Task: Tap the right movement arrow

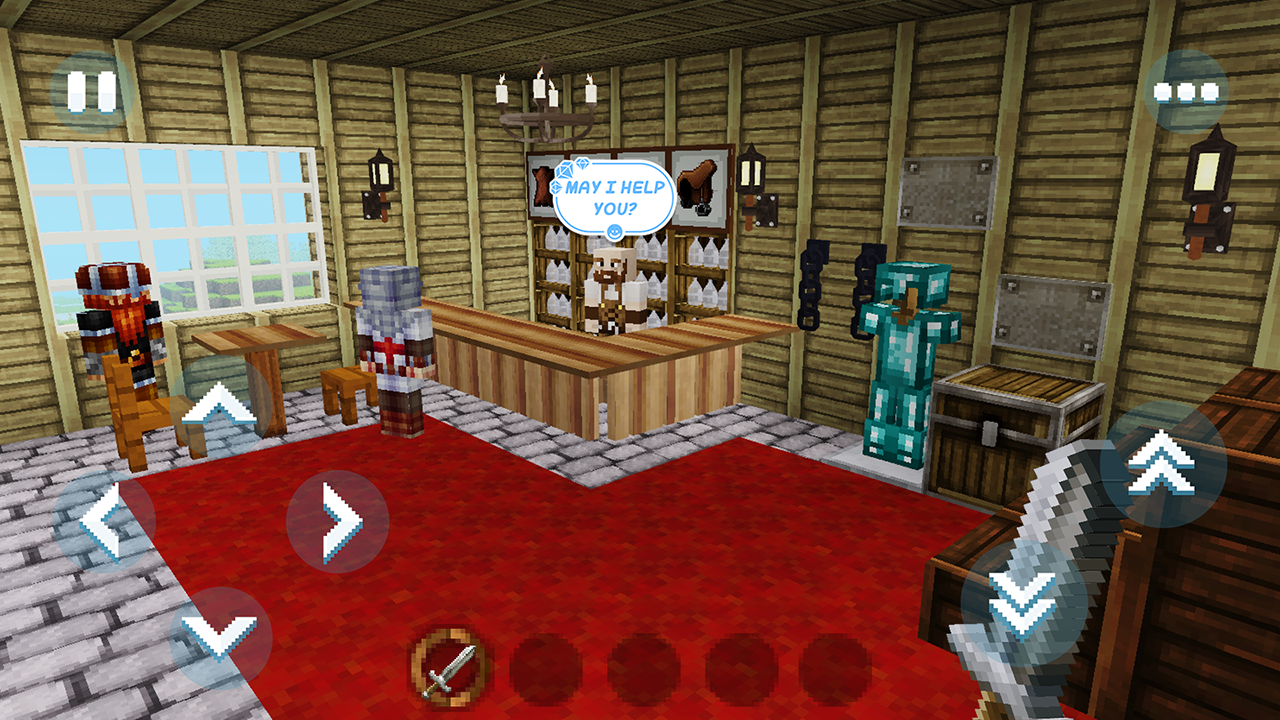Action: (337, 519)
